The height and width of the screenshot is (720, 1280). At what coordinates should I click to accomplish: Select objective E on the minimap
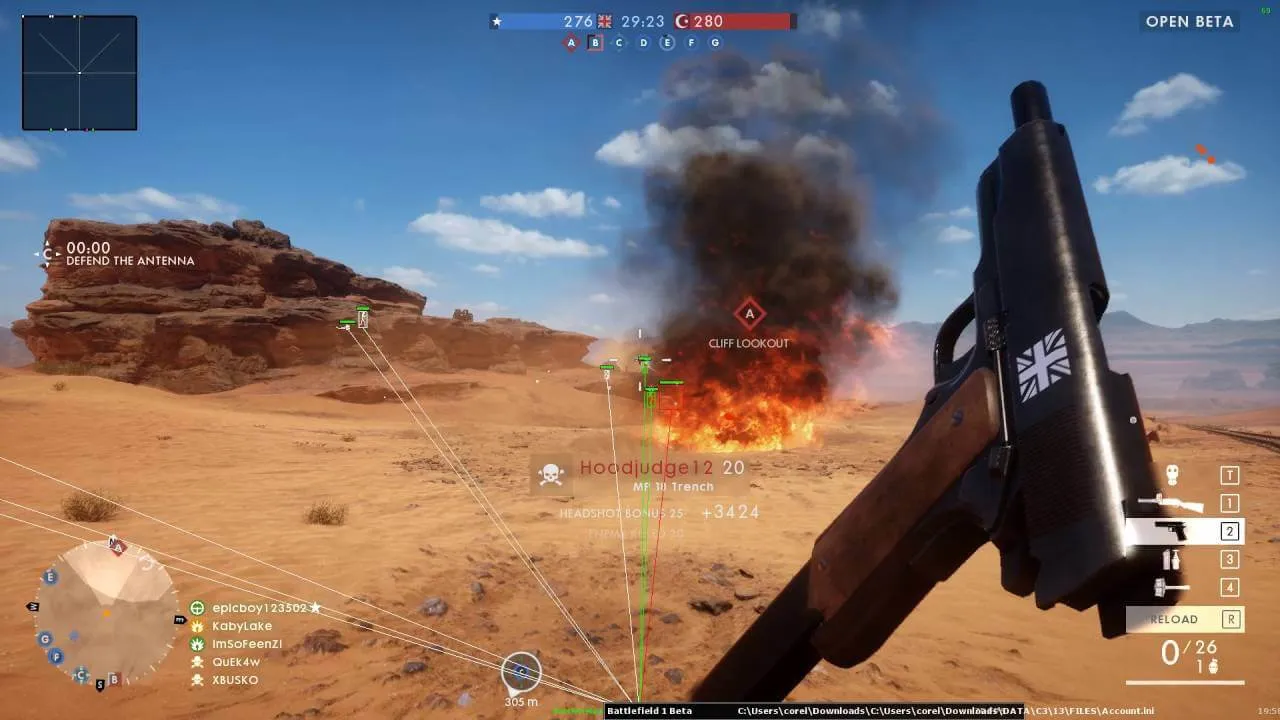50,577
